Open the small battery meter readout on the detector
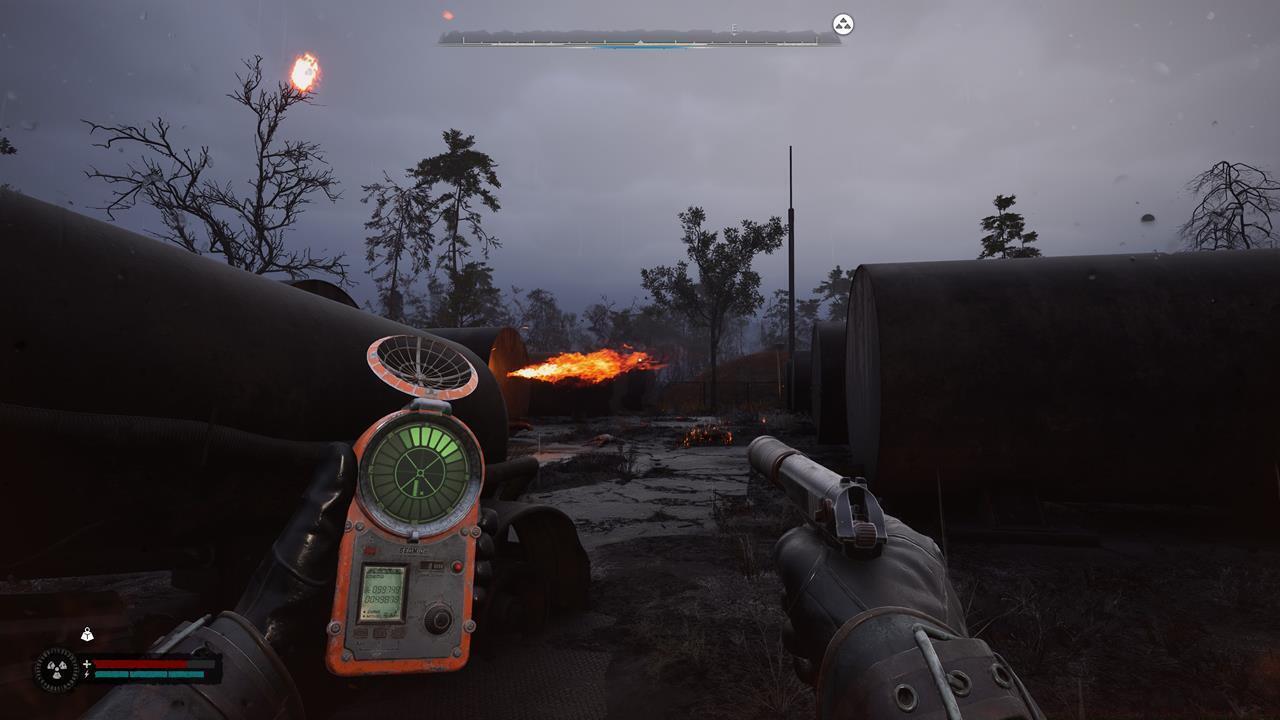Viewport: 1280px width, 720px height. tap(430, 565)
